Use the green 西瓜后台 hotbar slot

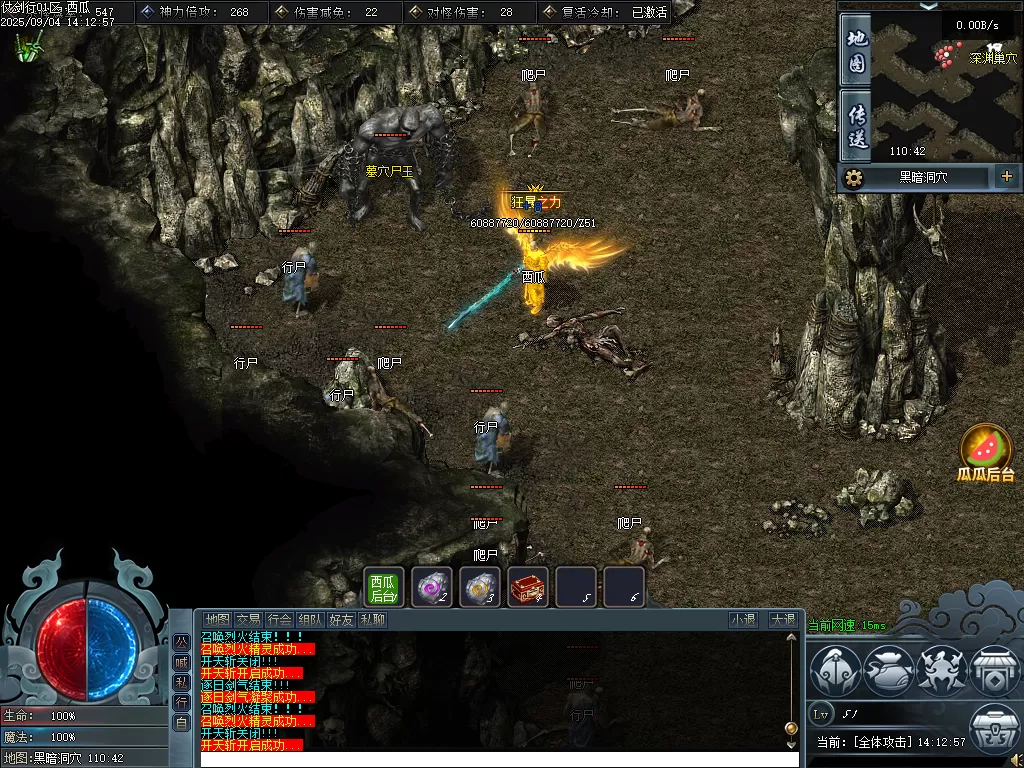click(x=383, y=588)
